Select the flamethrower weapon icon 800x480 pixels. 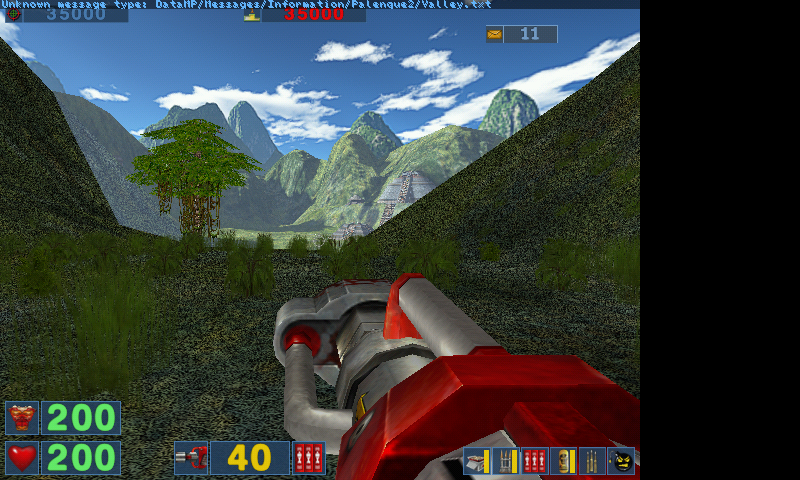191,458
